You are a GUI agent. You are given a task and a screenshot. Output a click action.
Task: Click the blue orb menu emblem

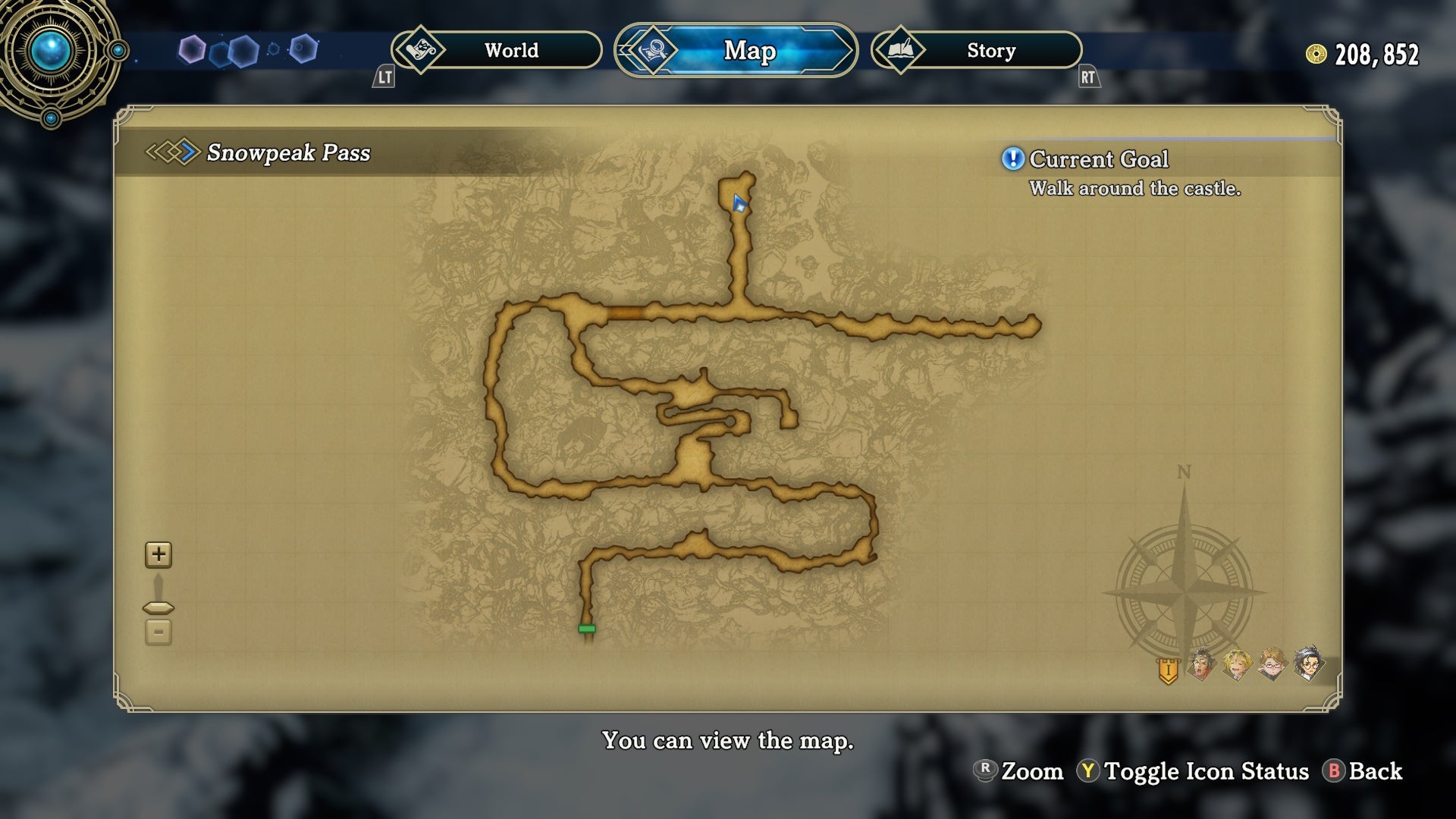pyautogui.click(x=52, y=52)
